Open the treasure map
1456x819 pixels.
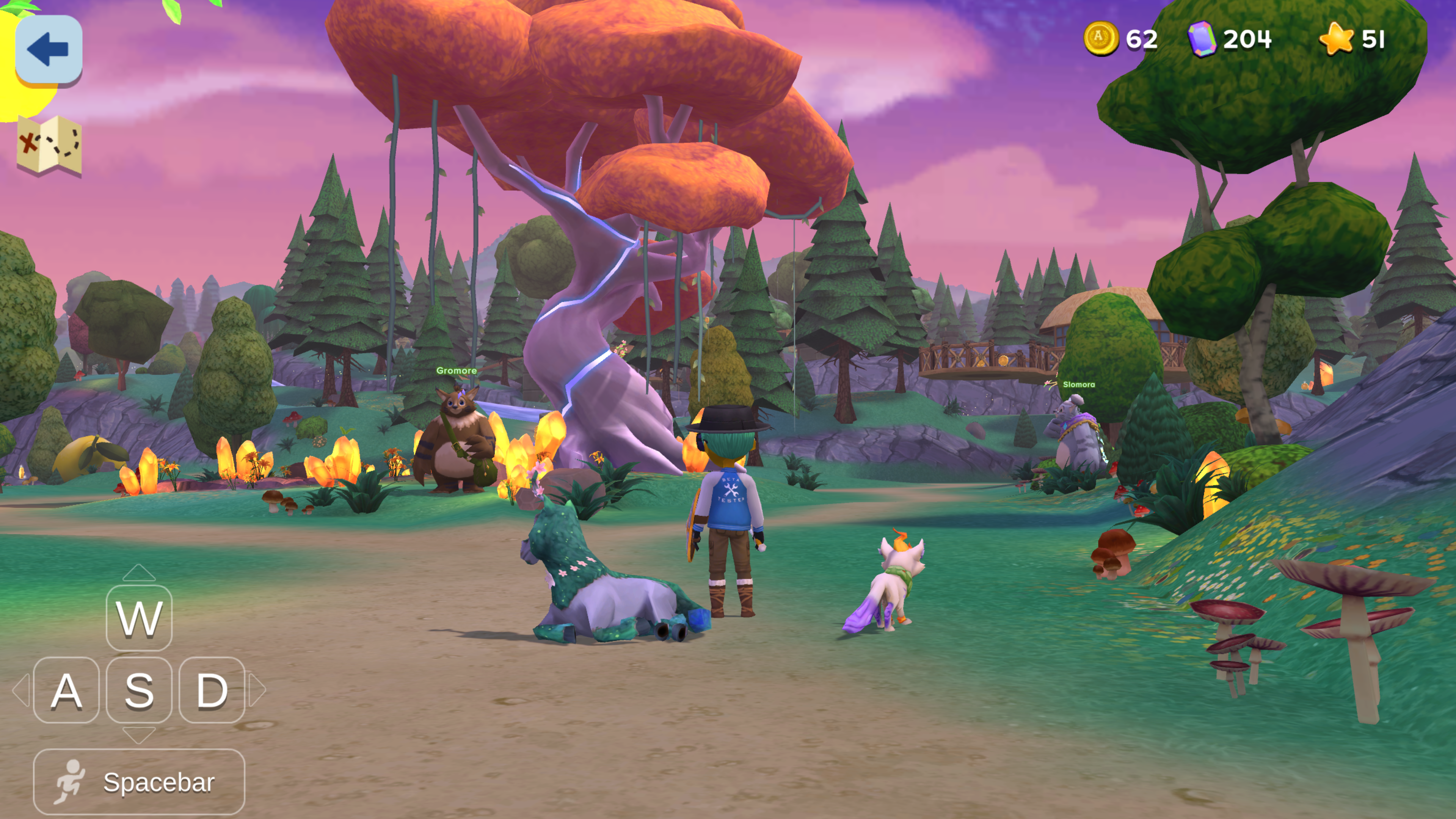[x=49, y=145]
